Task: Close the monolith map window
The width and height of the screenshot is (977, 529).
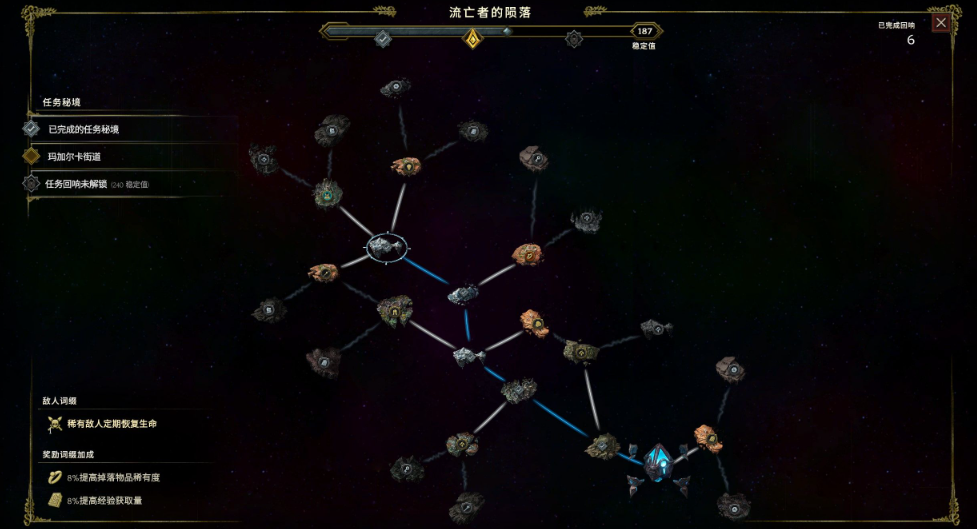Action: pyautogui.click(x=940, y=23)
